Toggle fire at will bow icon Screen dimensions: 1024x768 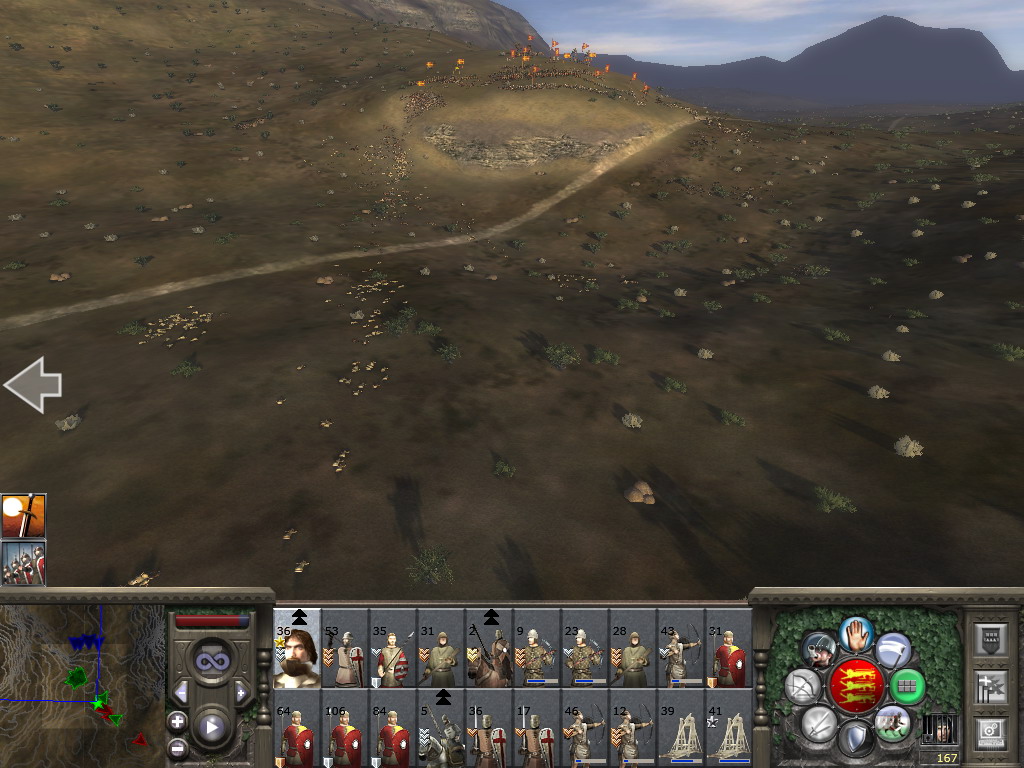[x=802, y=686]
